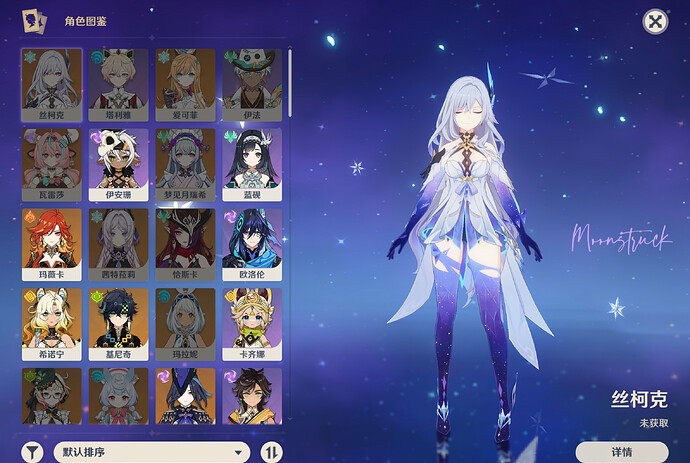This screenshot has width=690, height=463.
Task: Select the 瓦雷莎 character card
Action: pos(52,163)
